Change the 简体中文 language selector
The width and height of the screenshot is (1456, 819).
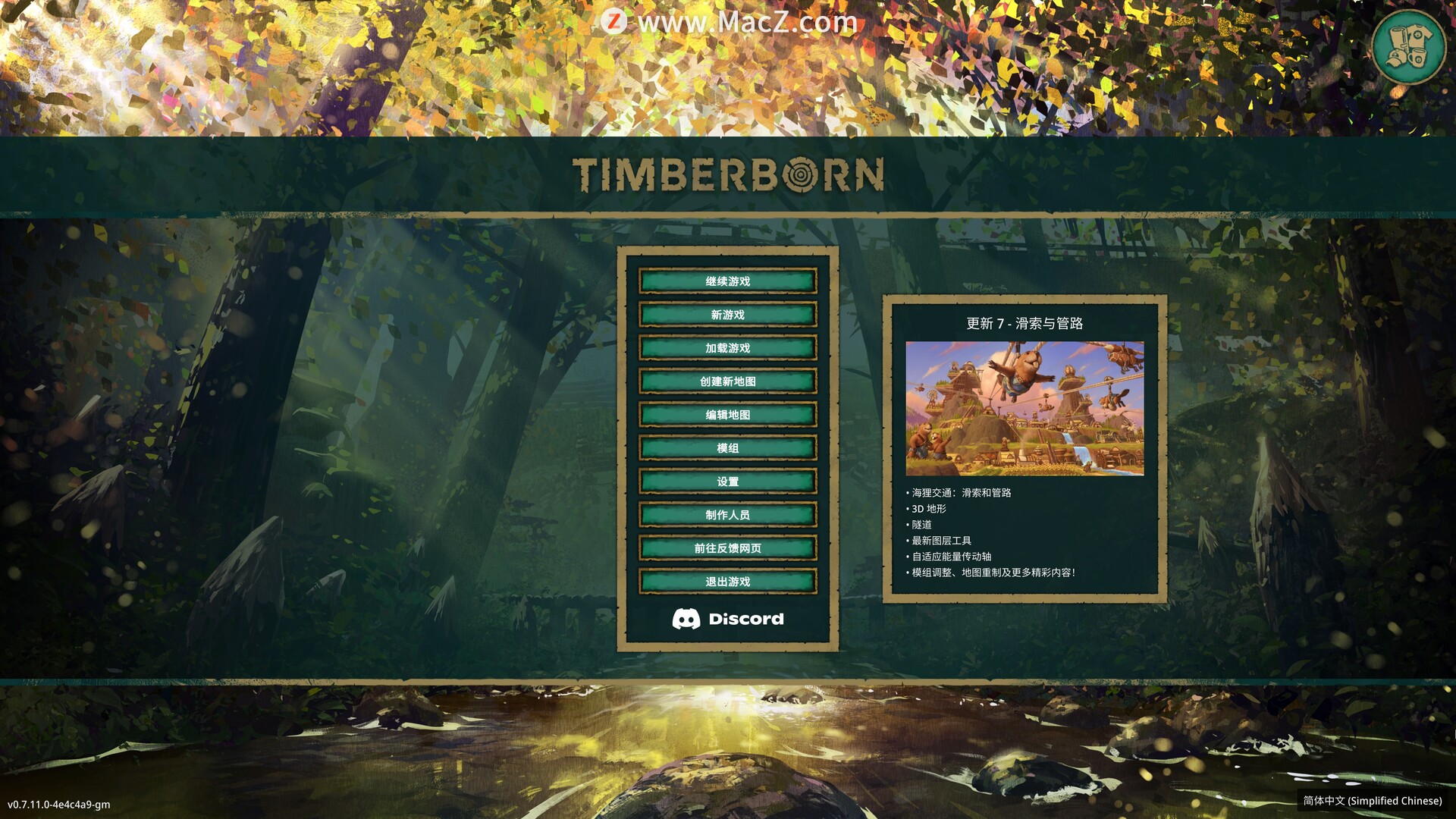pos(1372,801)
